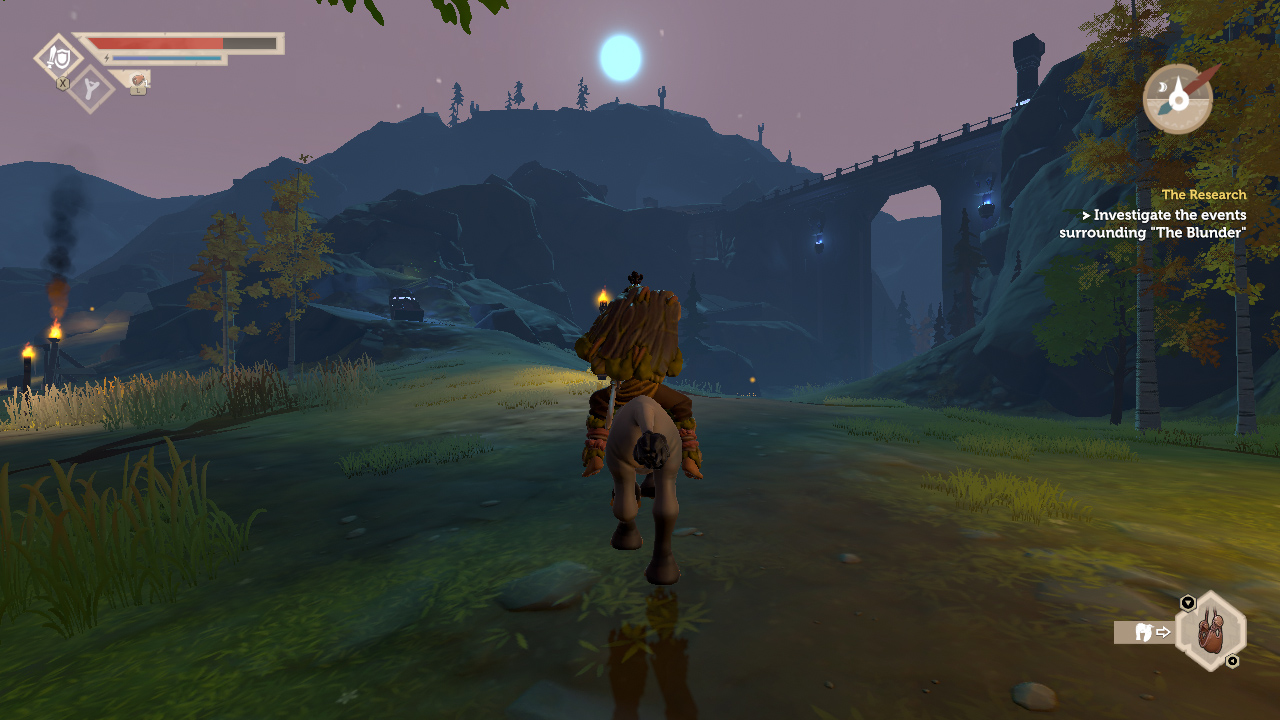This screenshot has height=720, width=1280.
Task: Open the compass rose in the top-right corner
Action: click(1177, 99)
